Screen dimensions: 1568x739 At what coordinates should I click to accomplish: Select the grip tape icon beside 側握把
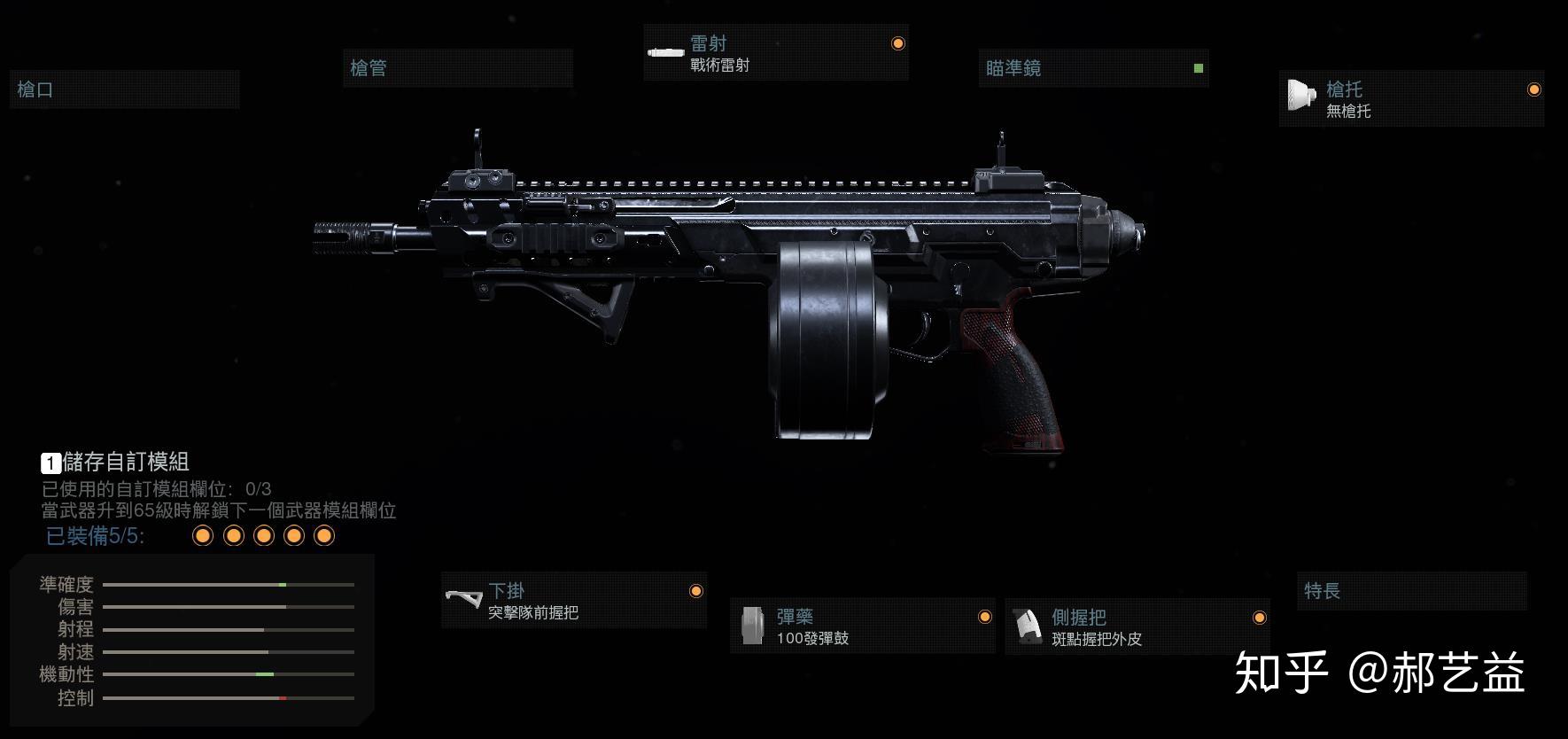[x=1030, y=626]
